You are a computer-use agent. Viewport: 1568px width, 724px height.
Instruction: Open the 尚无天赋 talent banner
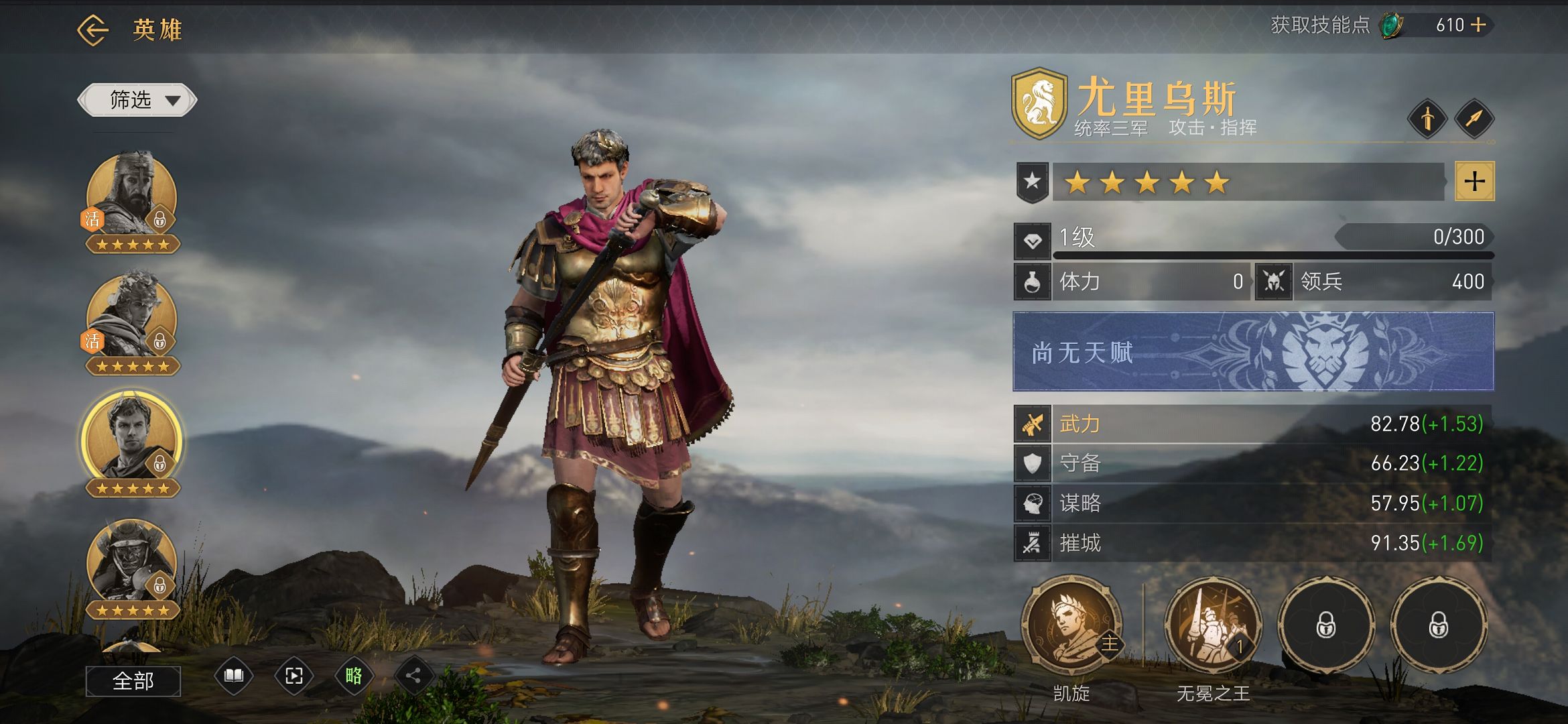pos(1253,351)
